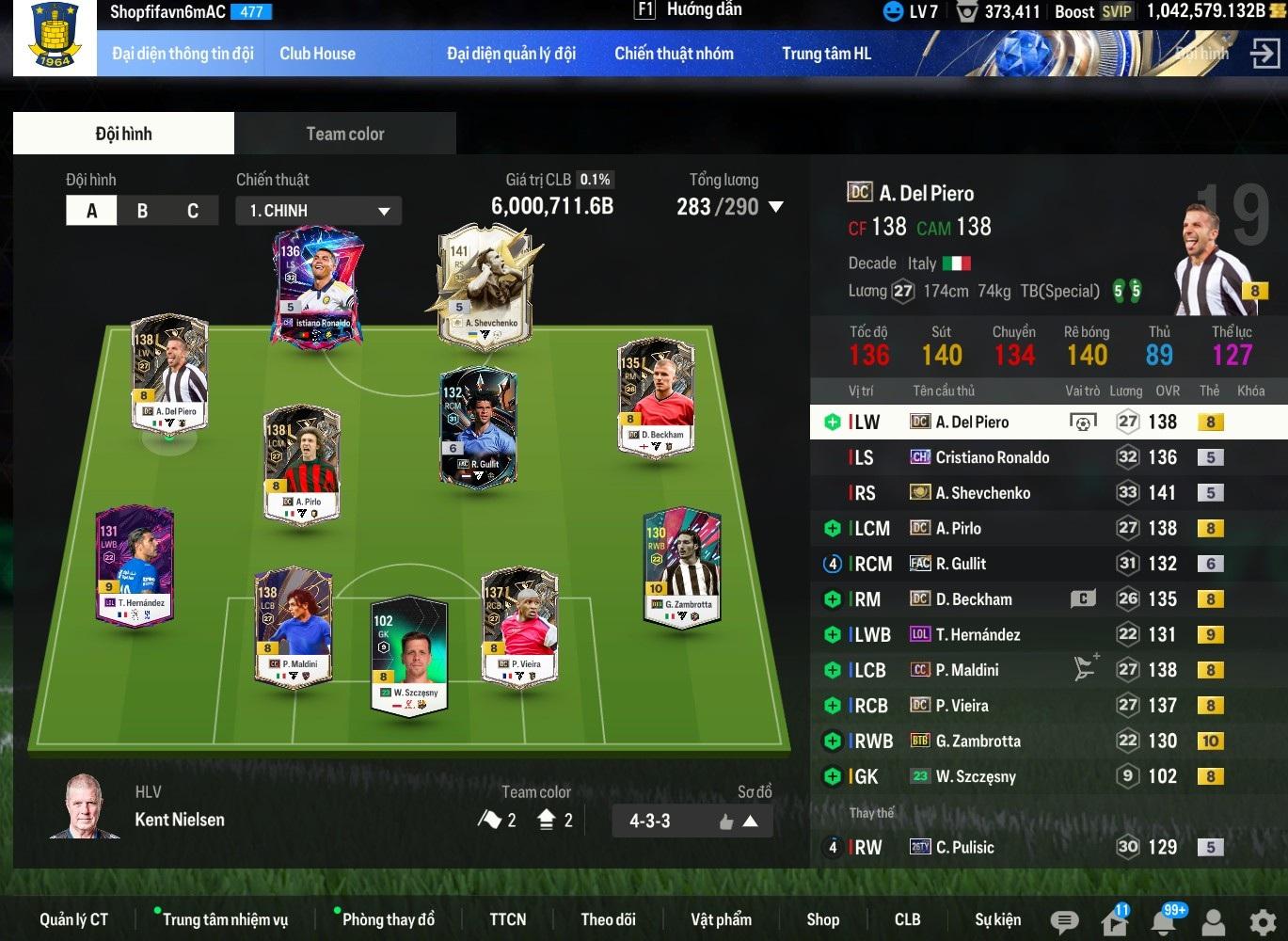Expand the Tổng lương salary arrow
The width and height of the screenshot is (1288, 941).
click(776, 207)
